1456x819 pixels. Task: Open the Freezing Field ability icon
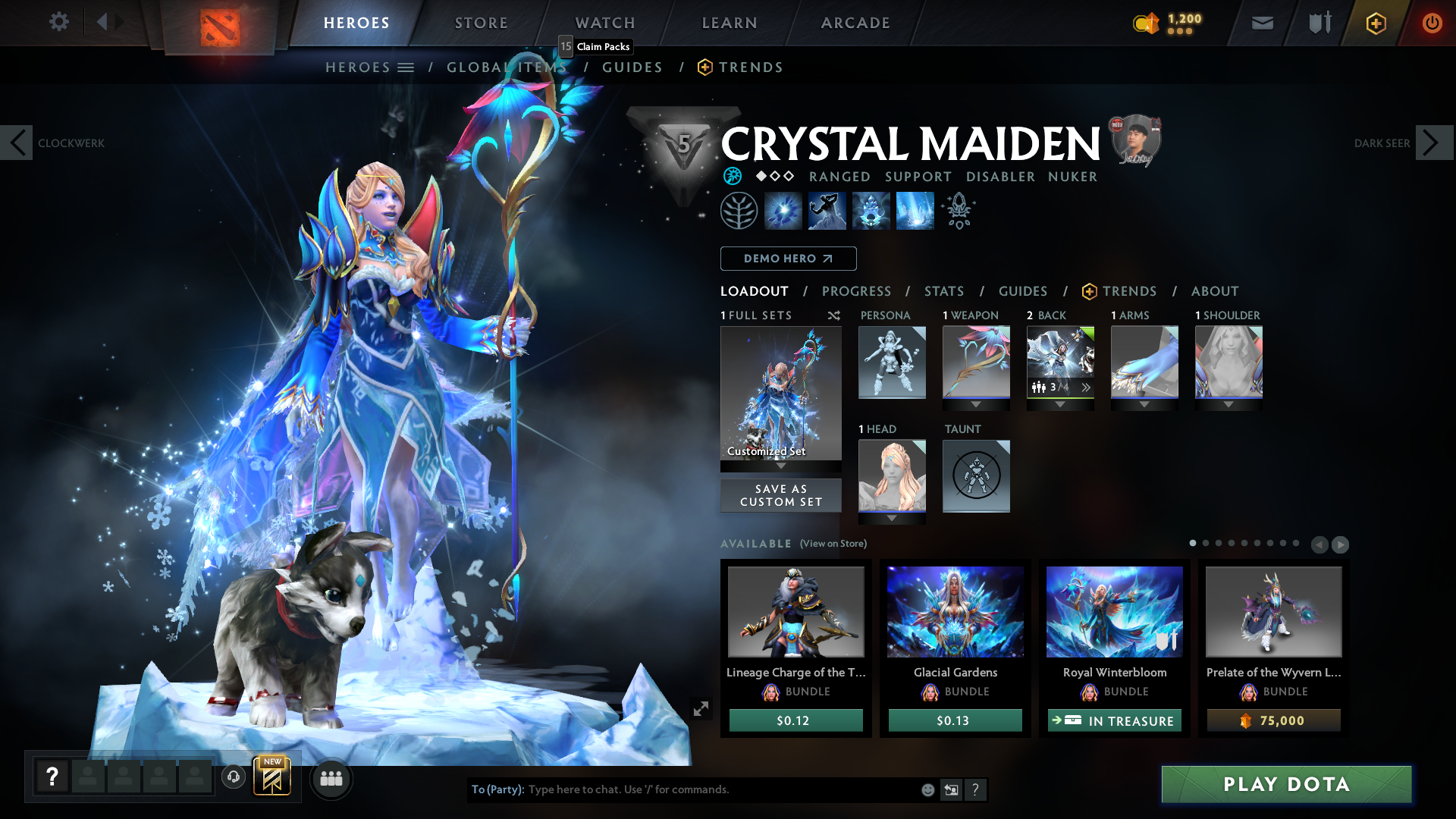pos(914,210)
